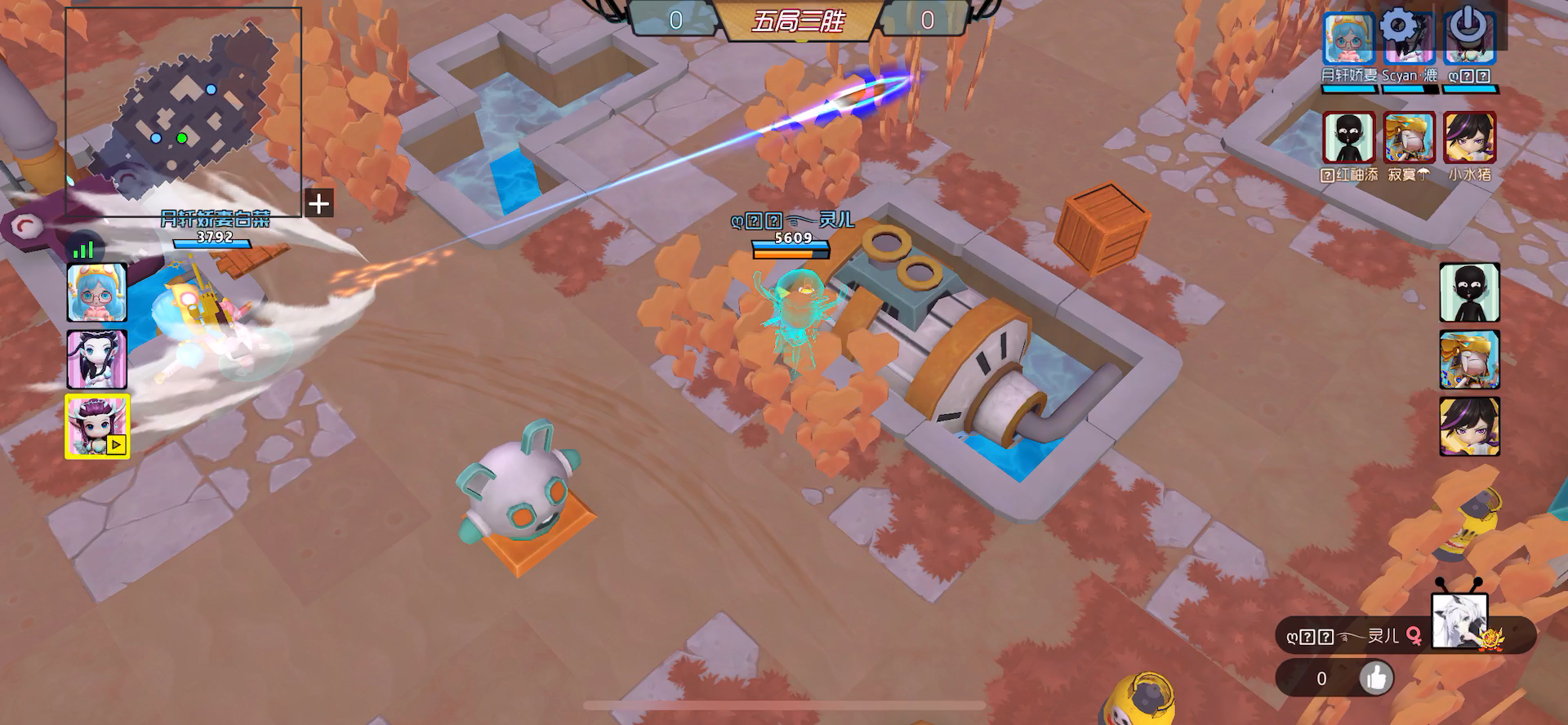Select the black silhouette portrait labeled 红袖添
1568x725 pixels.
pos(1348,138)
